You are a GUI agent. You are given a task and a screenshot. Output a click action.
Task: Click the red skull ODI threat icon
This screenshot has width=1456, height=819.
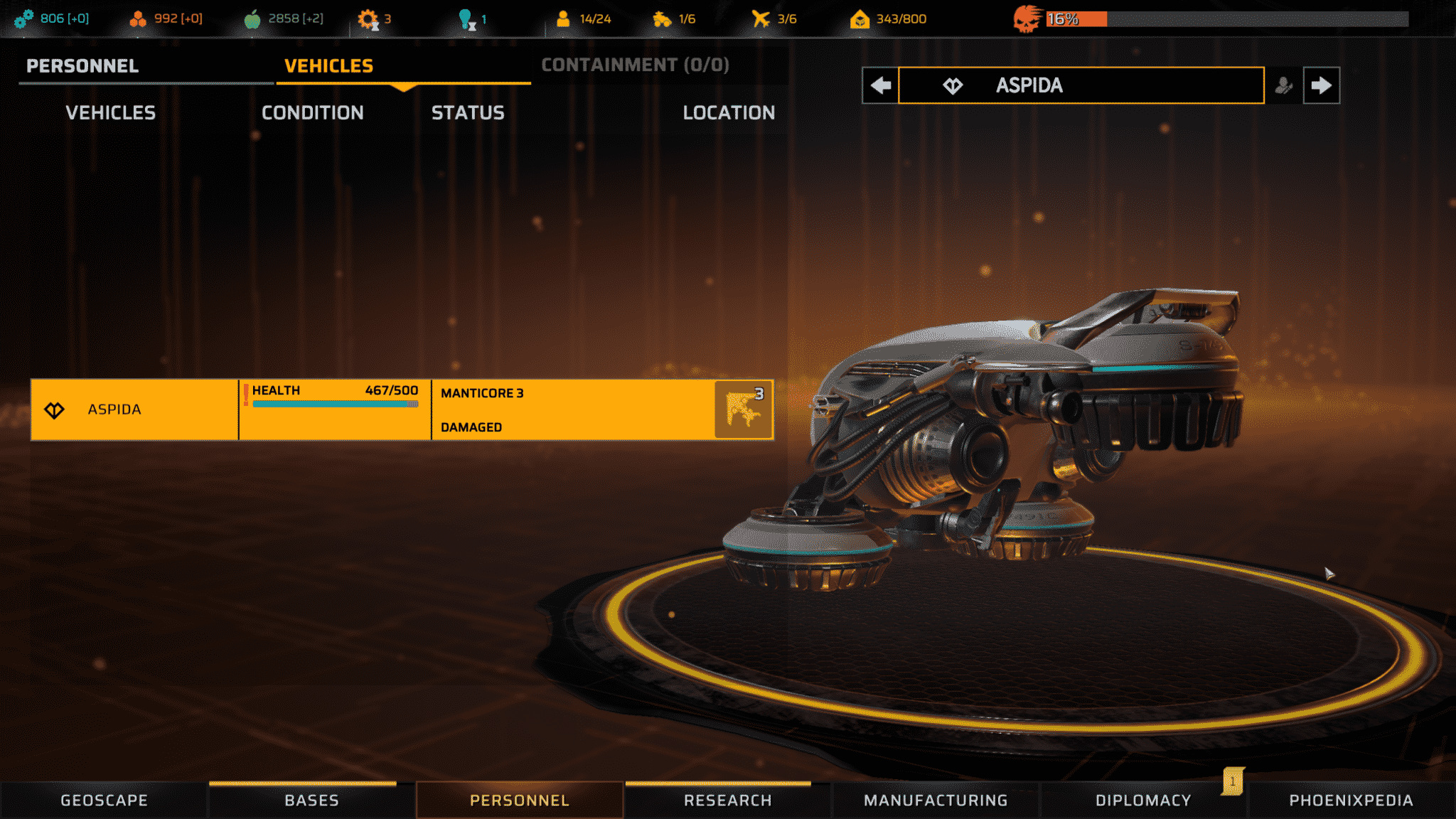1027,19
